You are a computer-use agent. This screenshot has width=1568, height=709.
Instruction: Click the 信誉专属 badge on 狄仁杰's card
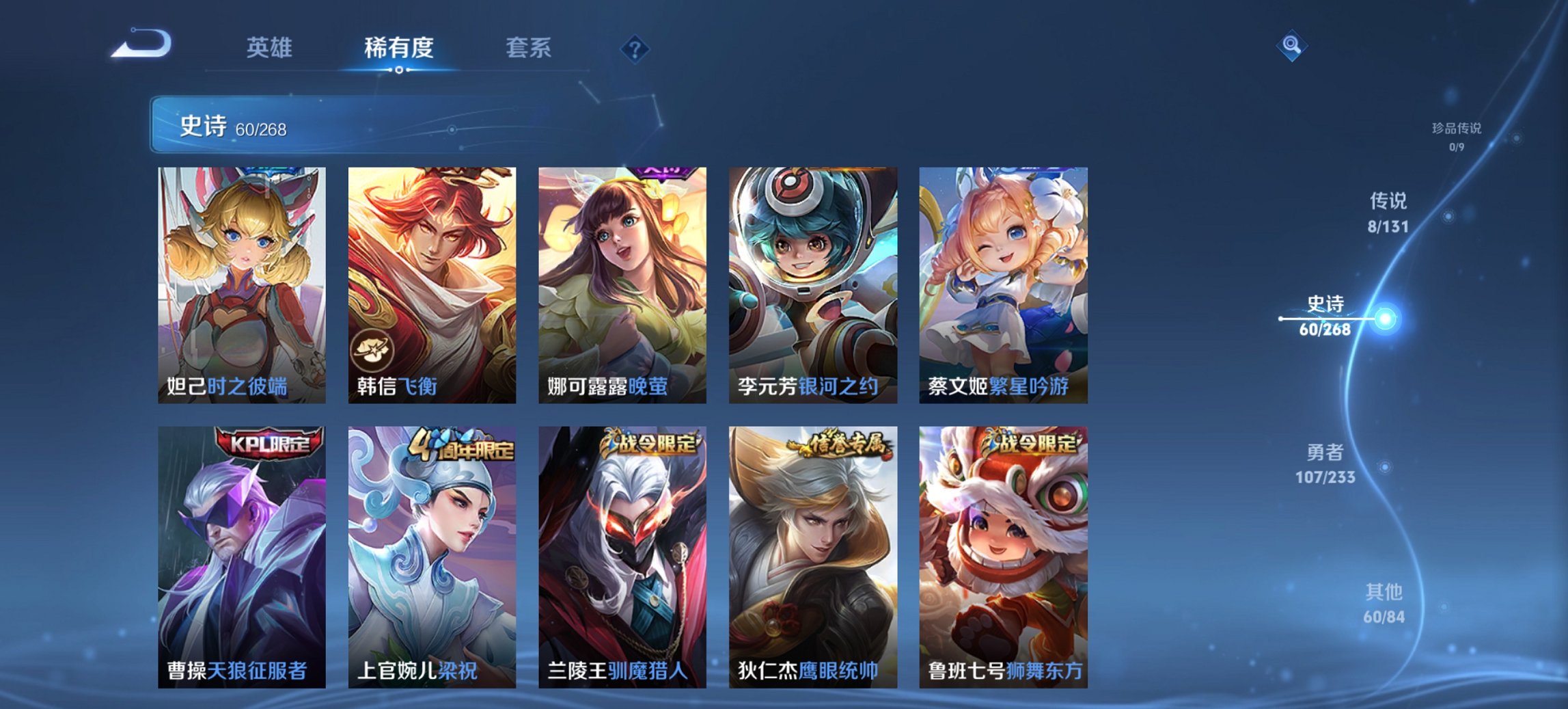[x=837, y=444]
